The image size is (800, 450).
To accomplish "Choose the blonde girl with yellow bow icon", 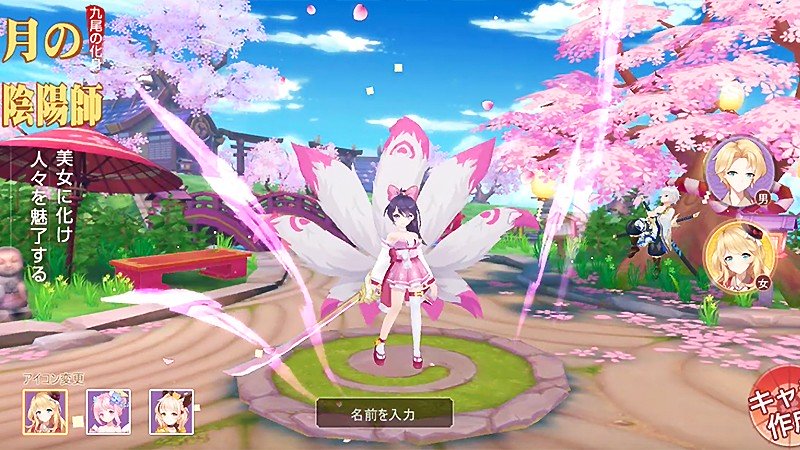I will pos(171,412).
